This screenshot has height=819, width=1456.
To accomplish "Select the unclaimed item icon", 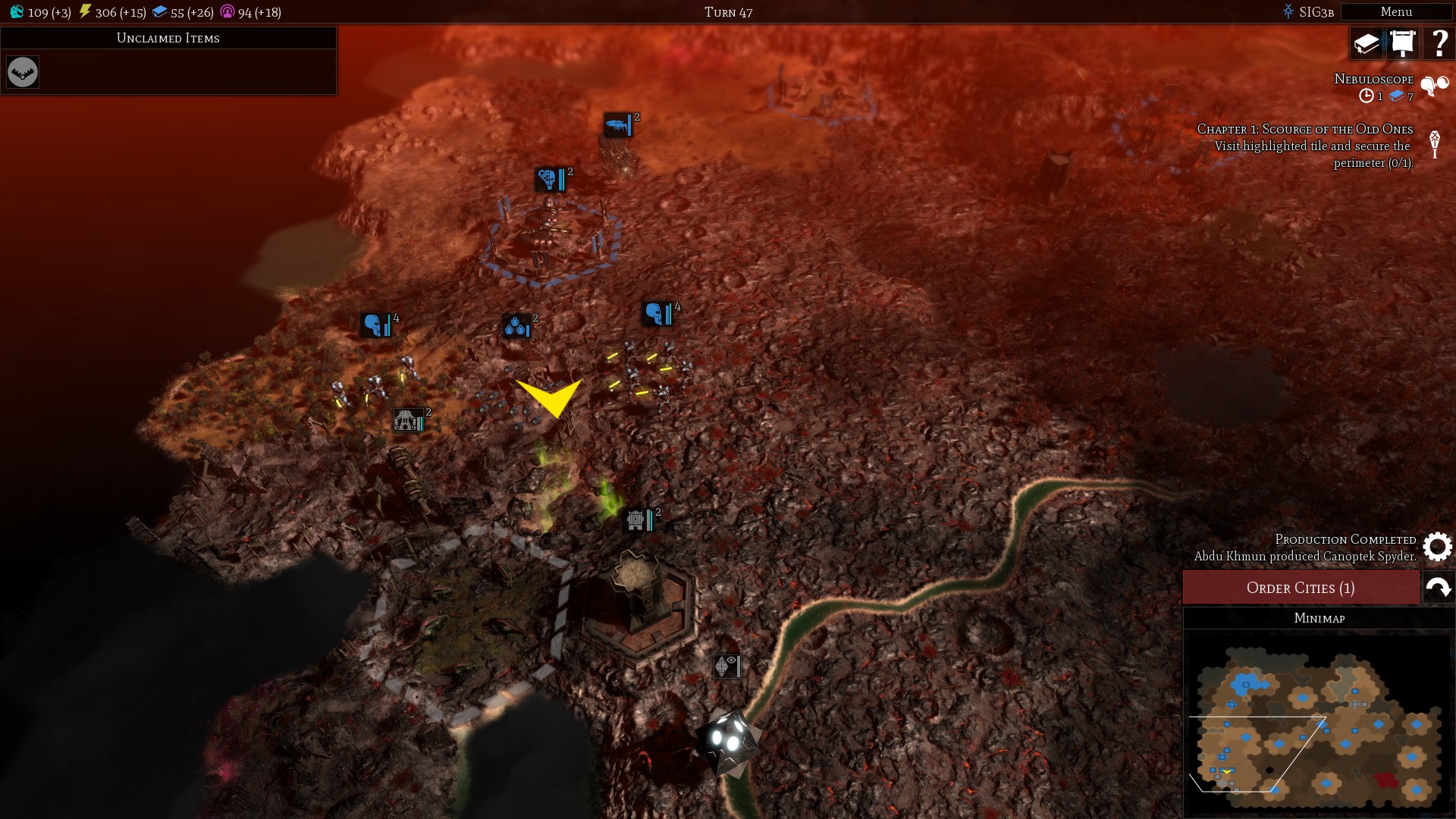I will (x=23, y=72).
